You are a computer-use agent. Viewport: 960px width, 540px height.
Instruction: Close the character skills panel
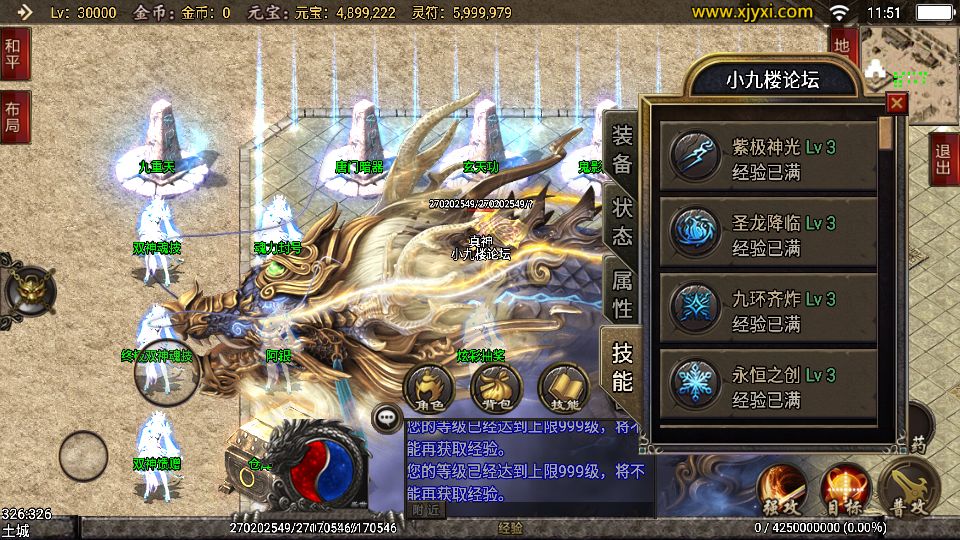click(896, 103)
